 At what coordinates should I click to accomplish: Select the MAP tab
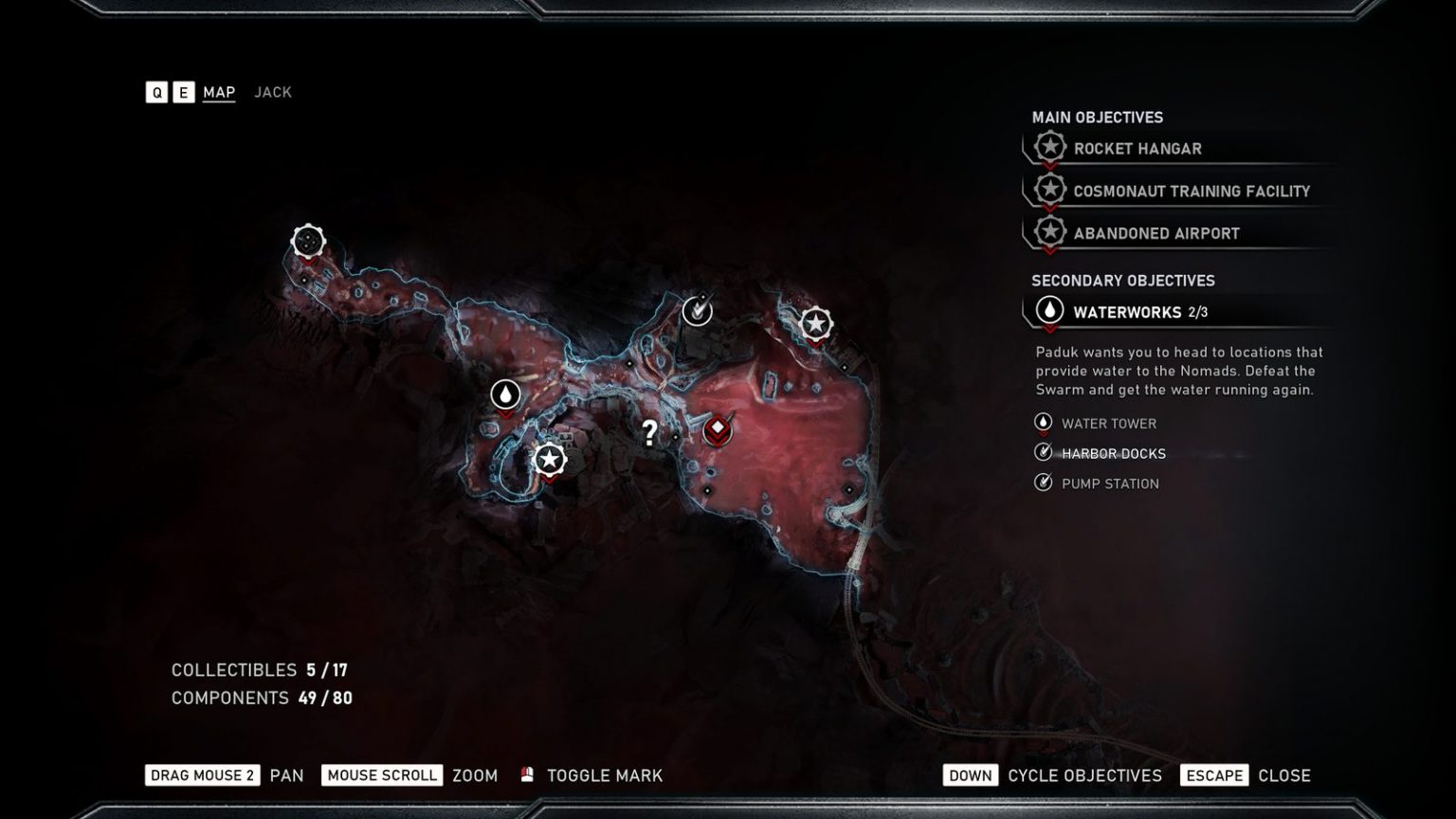tap(219, 92)
